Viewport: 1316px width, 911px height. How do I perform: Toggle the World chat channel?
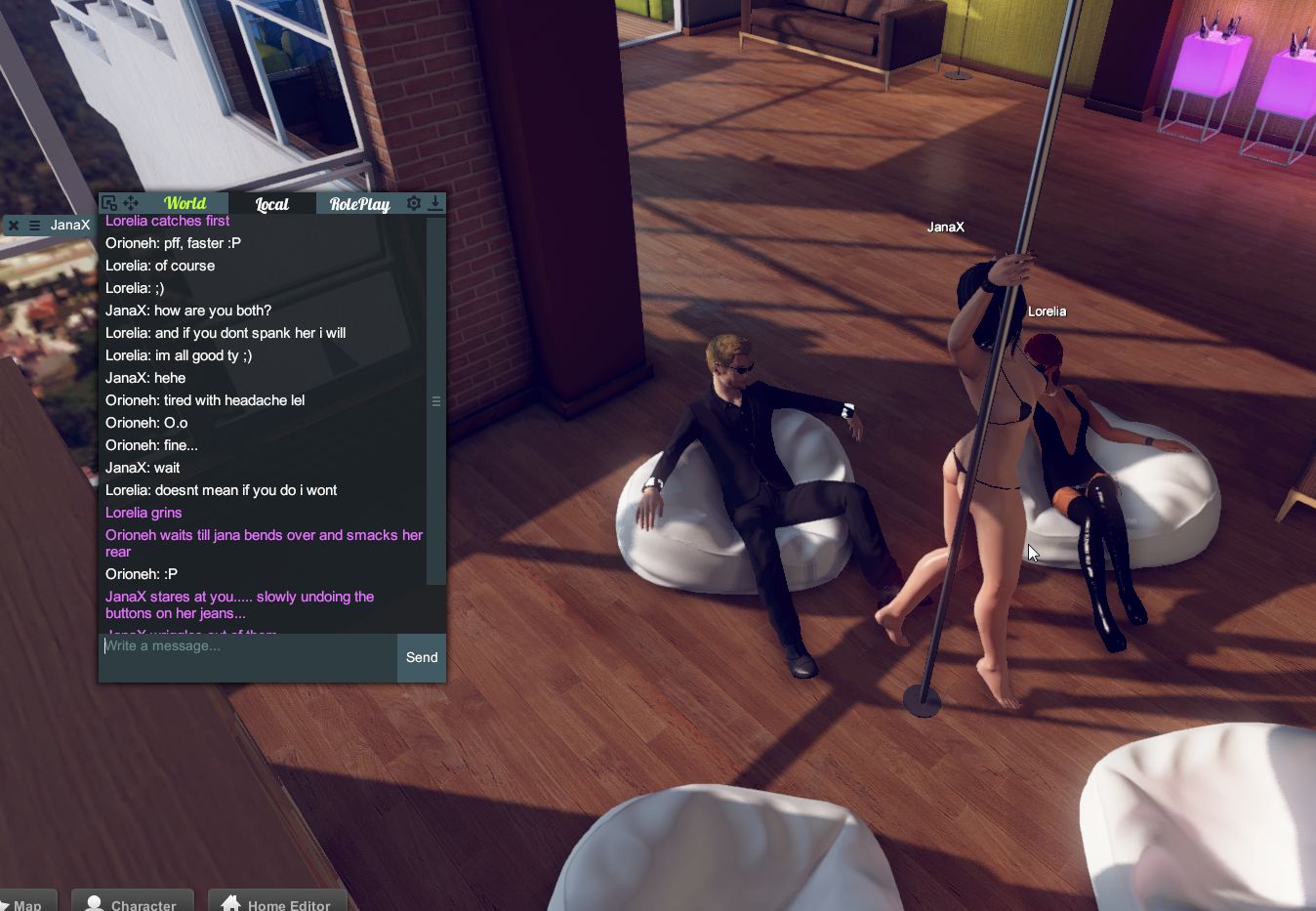[x=185, y=203]
